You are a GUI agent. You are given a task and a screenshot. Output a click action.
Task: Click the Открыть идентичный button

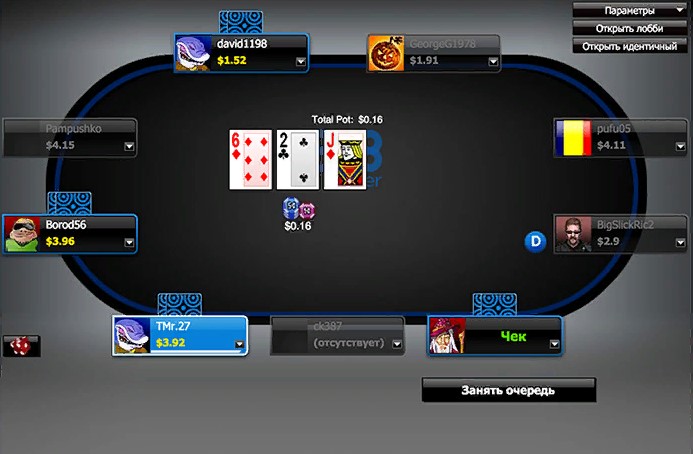[630, 46]
